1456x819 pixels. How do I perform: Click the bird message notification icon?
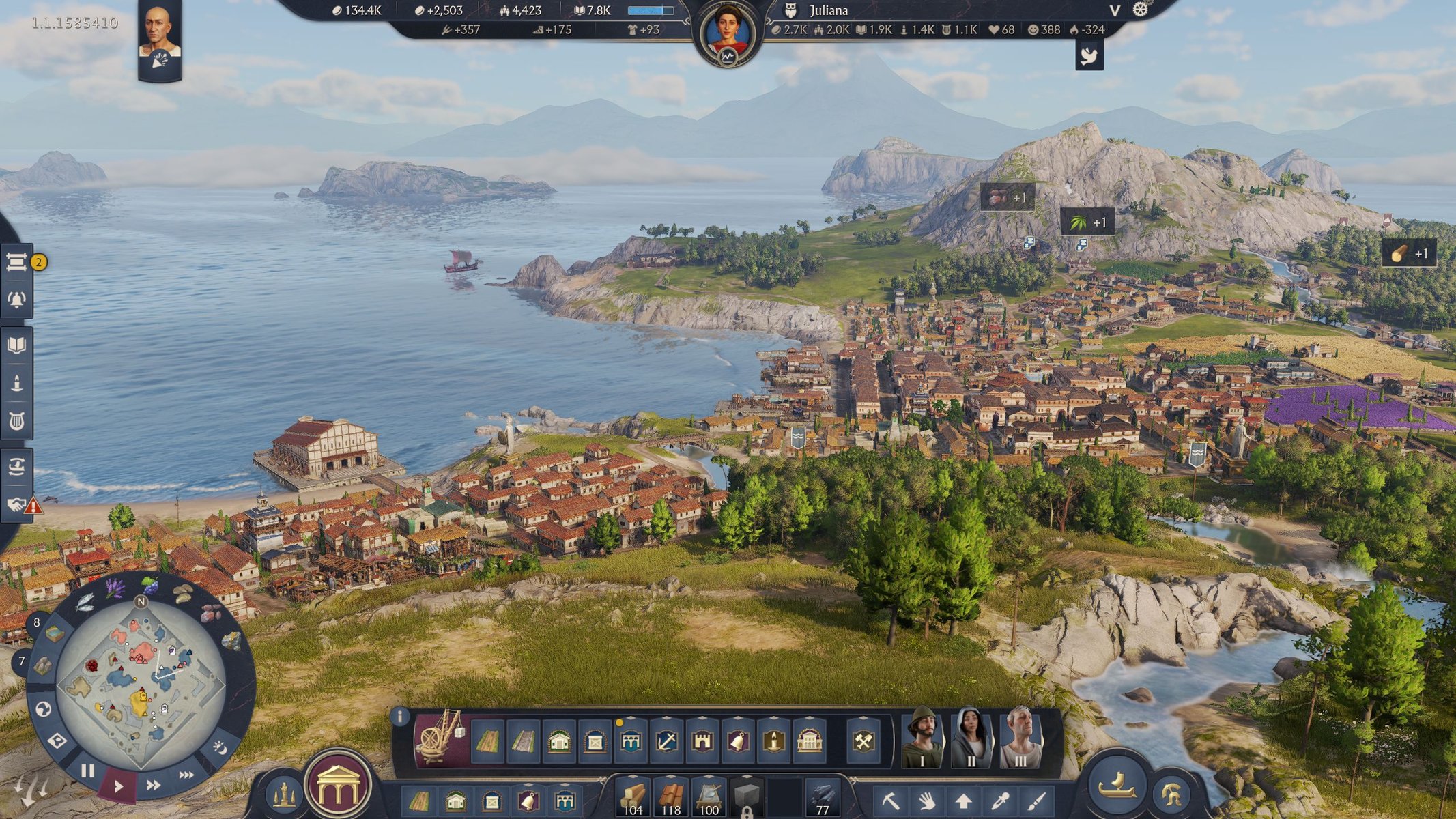point(1089,55)
